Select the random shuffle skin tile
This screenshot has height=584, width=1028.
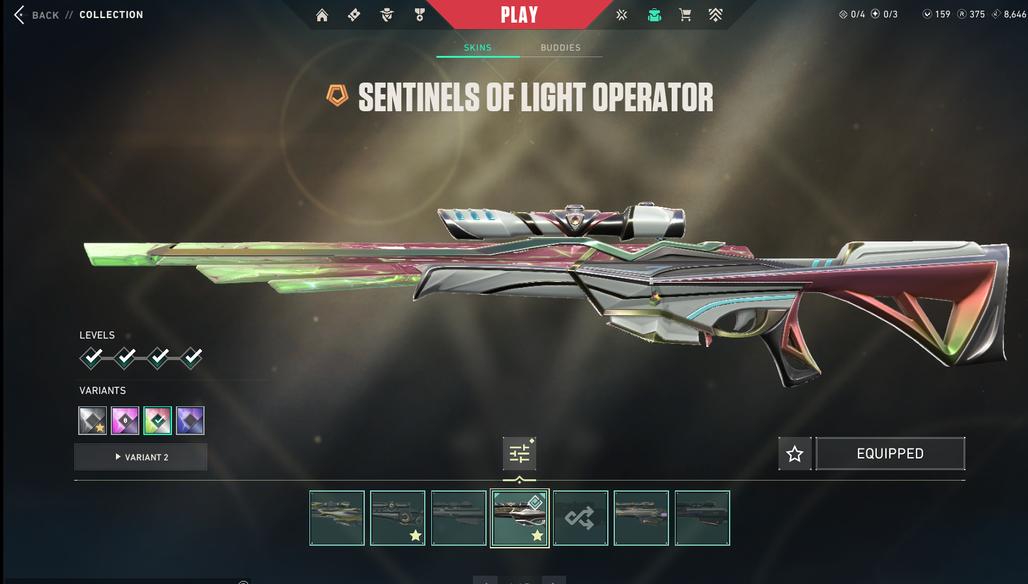(580, 518)
